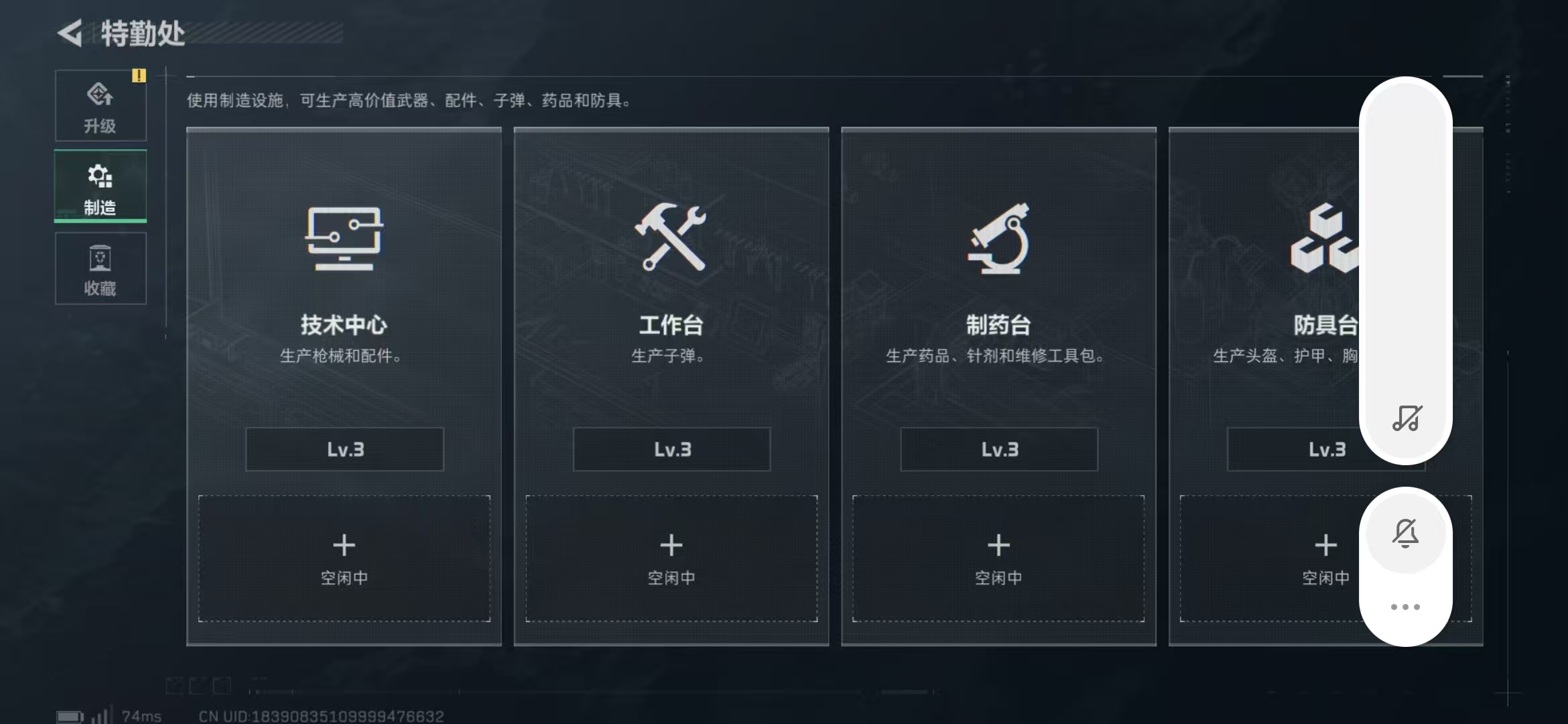The width and height of the screenshot is (1568, 724).
Task: Open 制药台 via its microscope icon
Action: (x=998, y=241)
